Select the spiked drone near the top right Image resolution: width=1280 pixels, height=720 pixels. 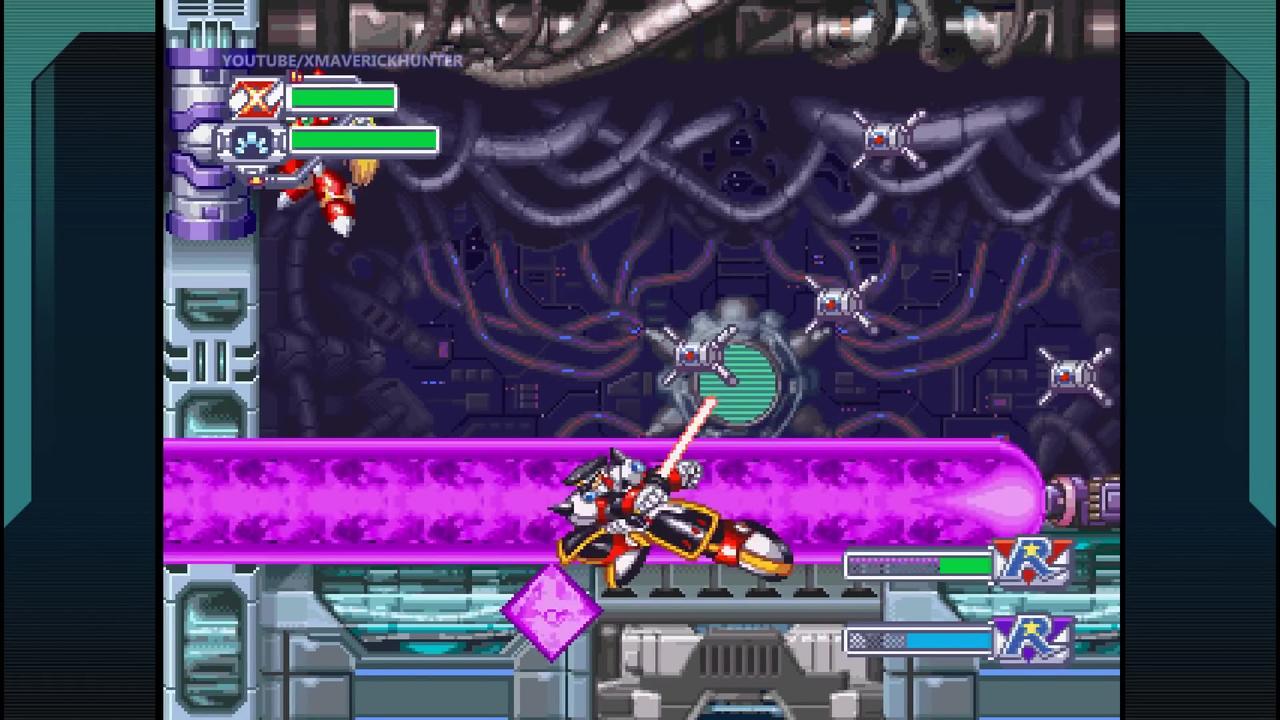point(884,137)
